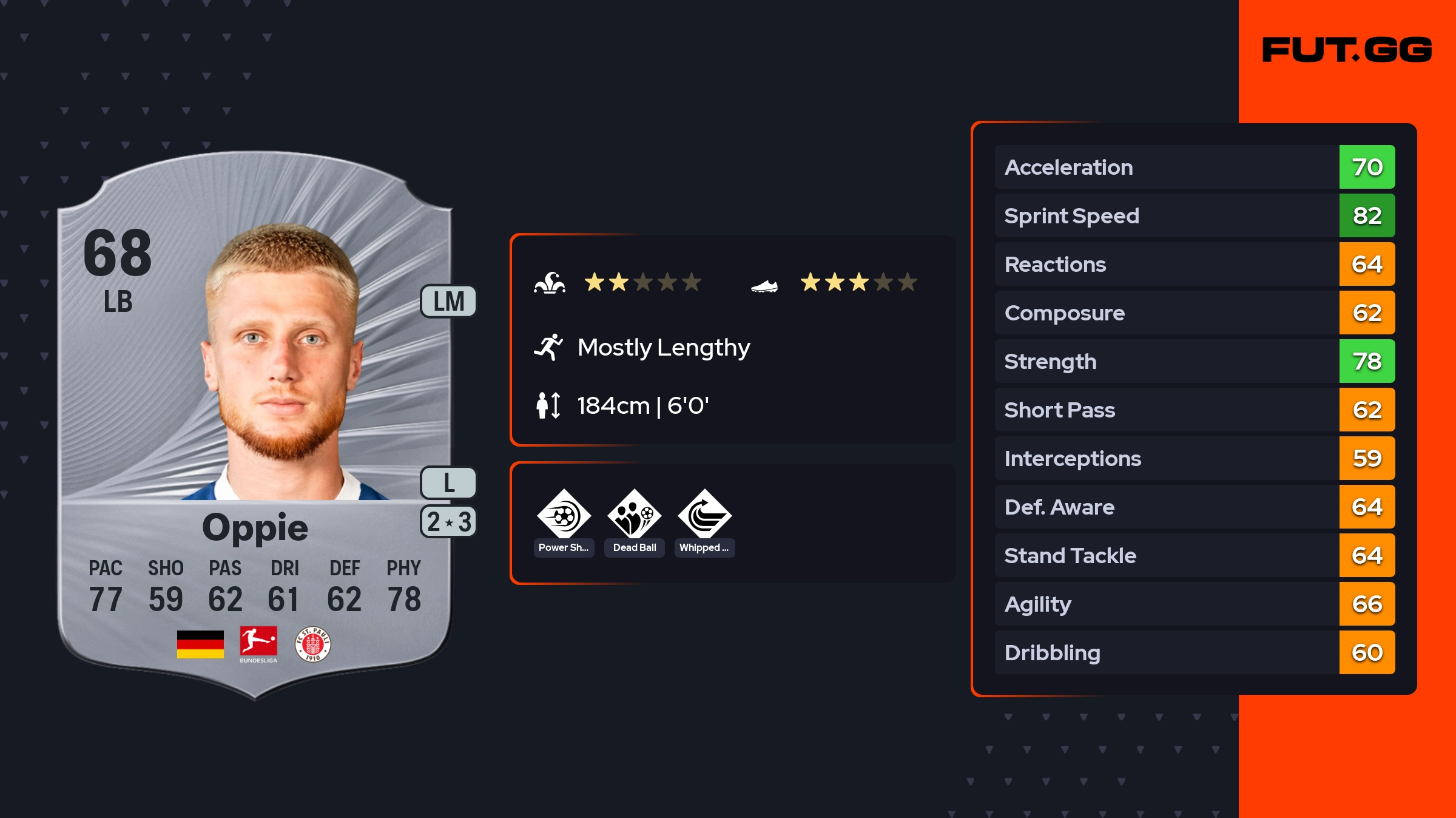Click the FC St. Pauli club badge
The width and height of the screenshot is (1456, 818).
click(x=312, y=644)
